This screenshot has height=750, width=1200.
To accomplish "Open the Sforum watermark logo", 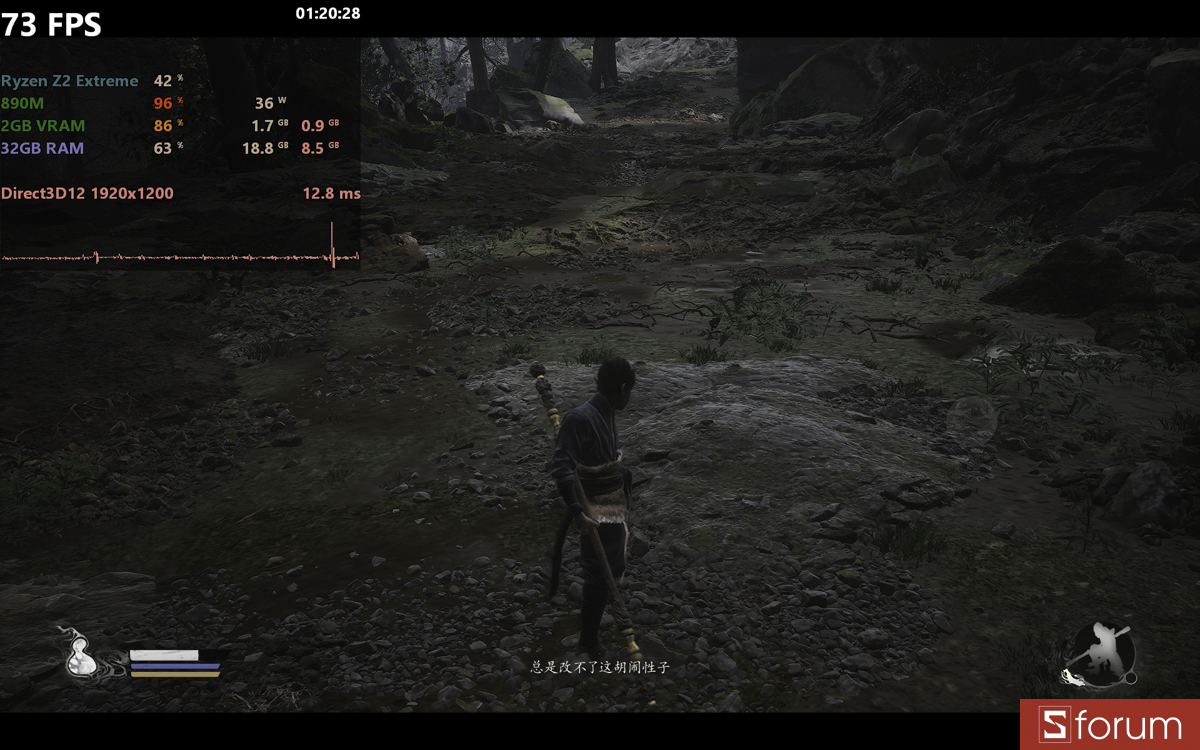I will pyautogui.click(x=1110, y=725).
